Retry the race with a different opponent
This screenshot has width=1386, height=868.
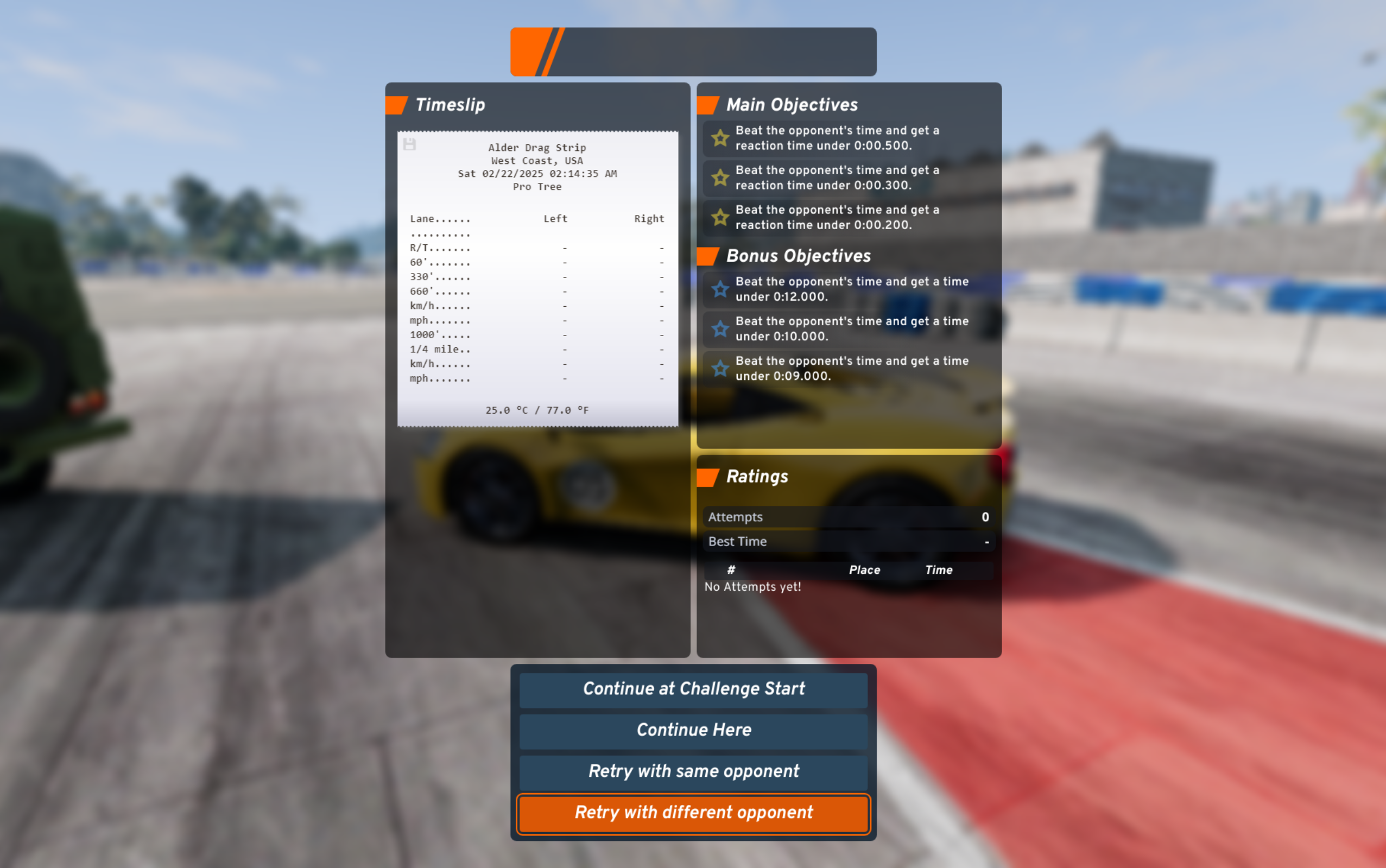pyautogui.click(x=693, y=813)
